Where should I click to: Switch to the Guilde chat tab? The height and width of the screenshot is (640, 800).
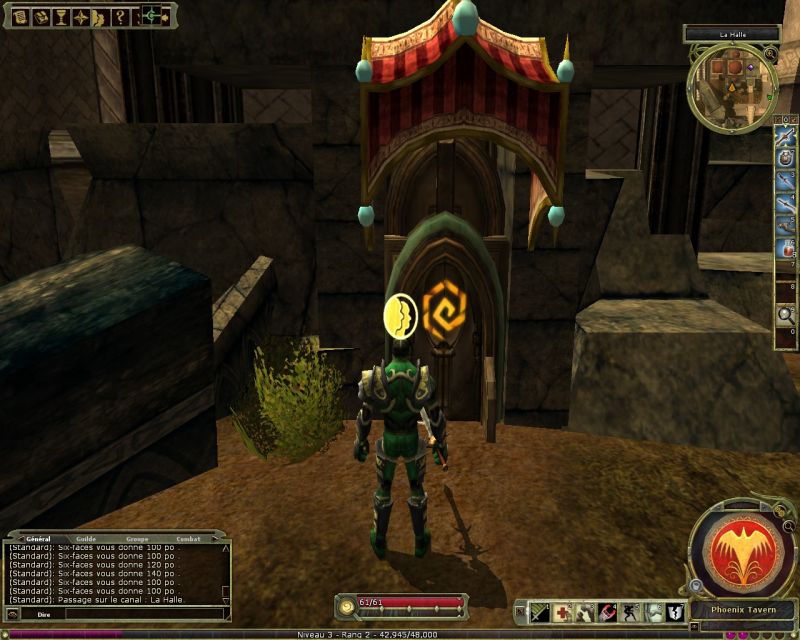tap(87, 539)
